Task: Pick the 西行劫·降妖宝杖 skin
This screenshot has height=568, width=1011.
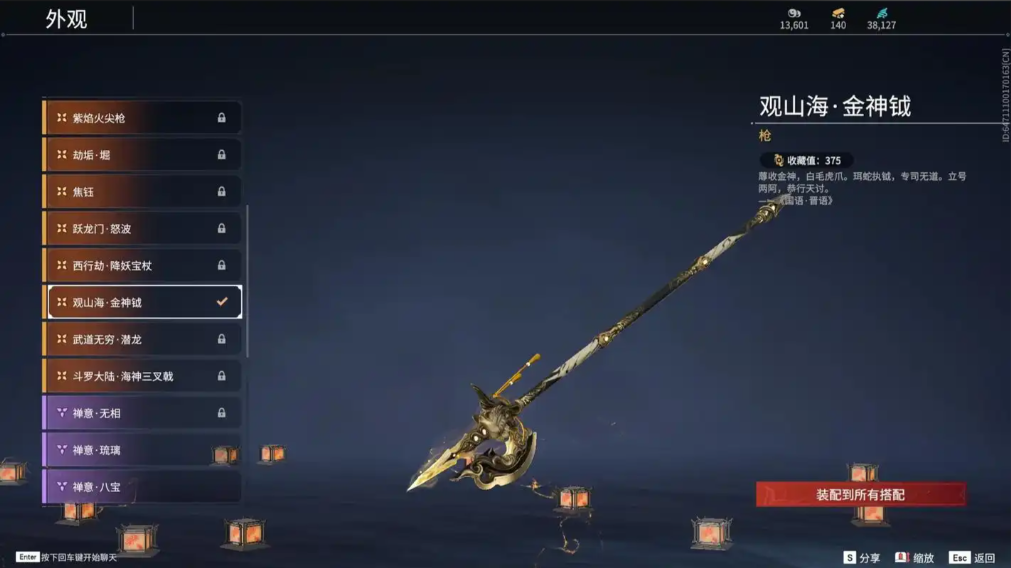Action: [x=142, y=266]
